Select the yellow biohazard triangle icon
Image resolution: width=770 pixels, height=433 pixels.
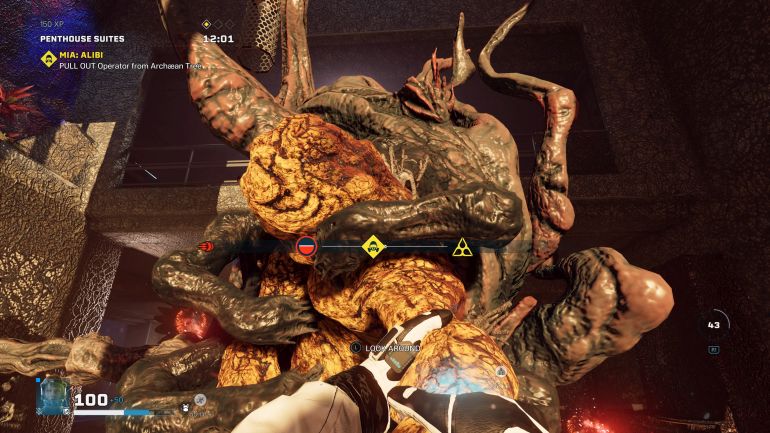(461, 246)
